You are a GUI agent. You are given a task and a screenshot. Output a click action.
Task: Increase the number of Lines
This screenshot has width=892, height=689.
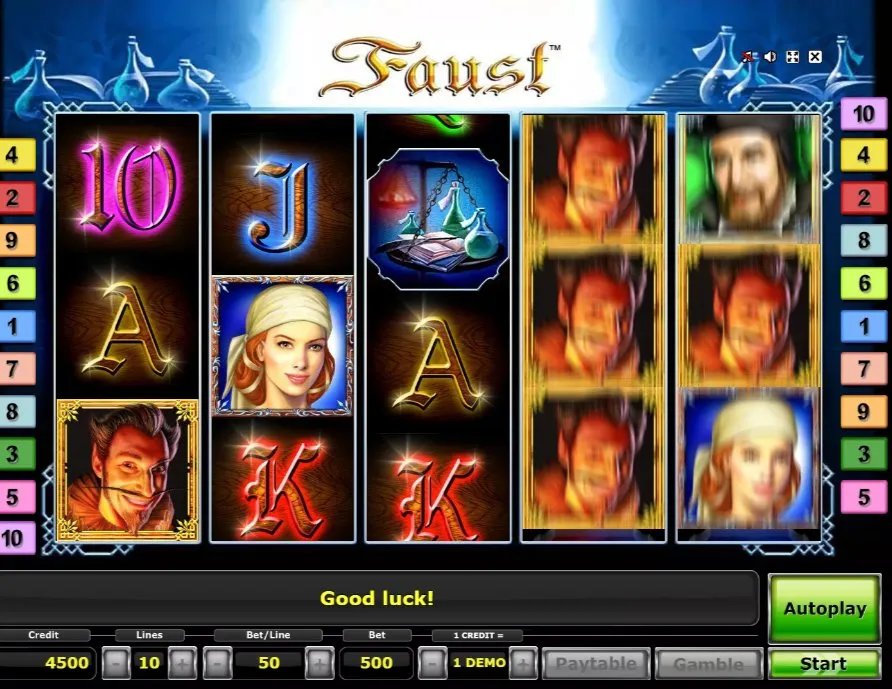181,663
